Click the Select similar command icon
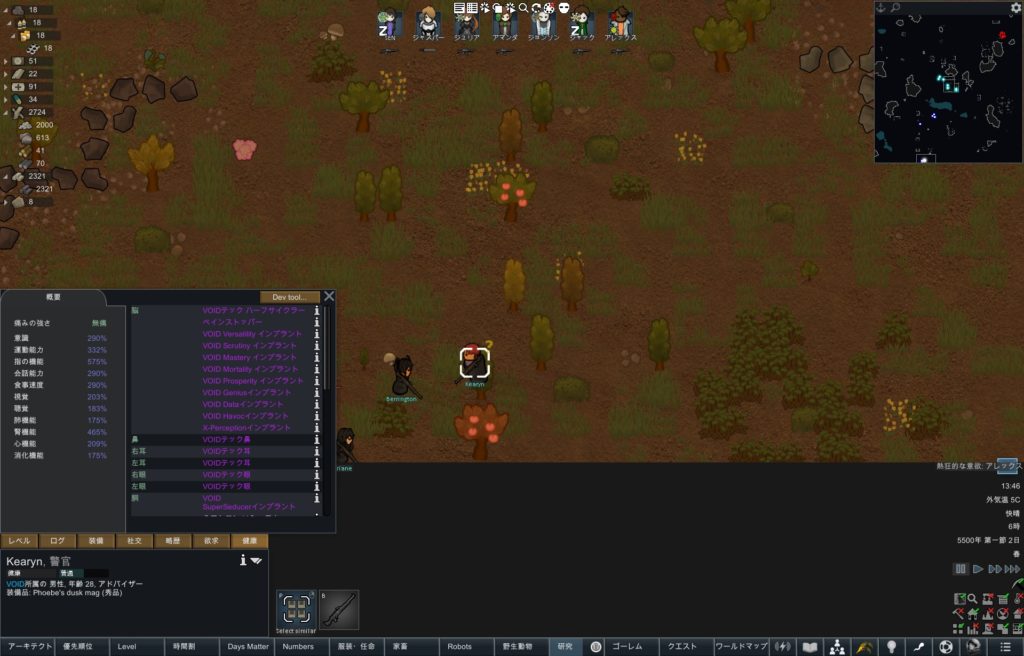The height and width of the screenshot is (656, 1024). coord(295,609)
